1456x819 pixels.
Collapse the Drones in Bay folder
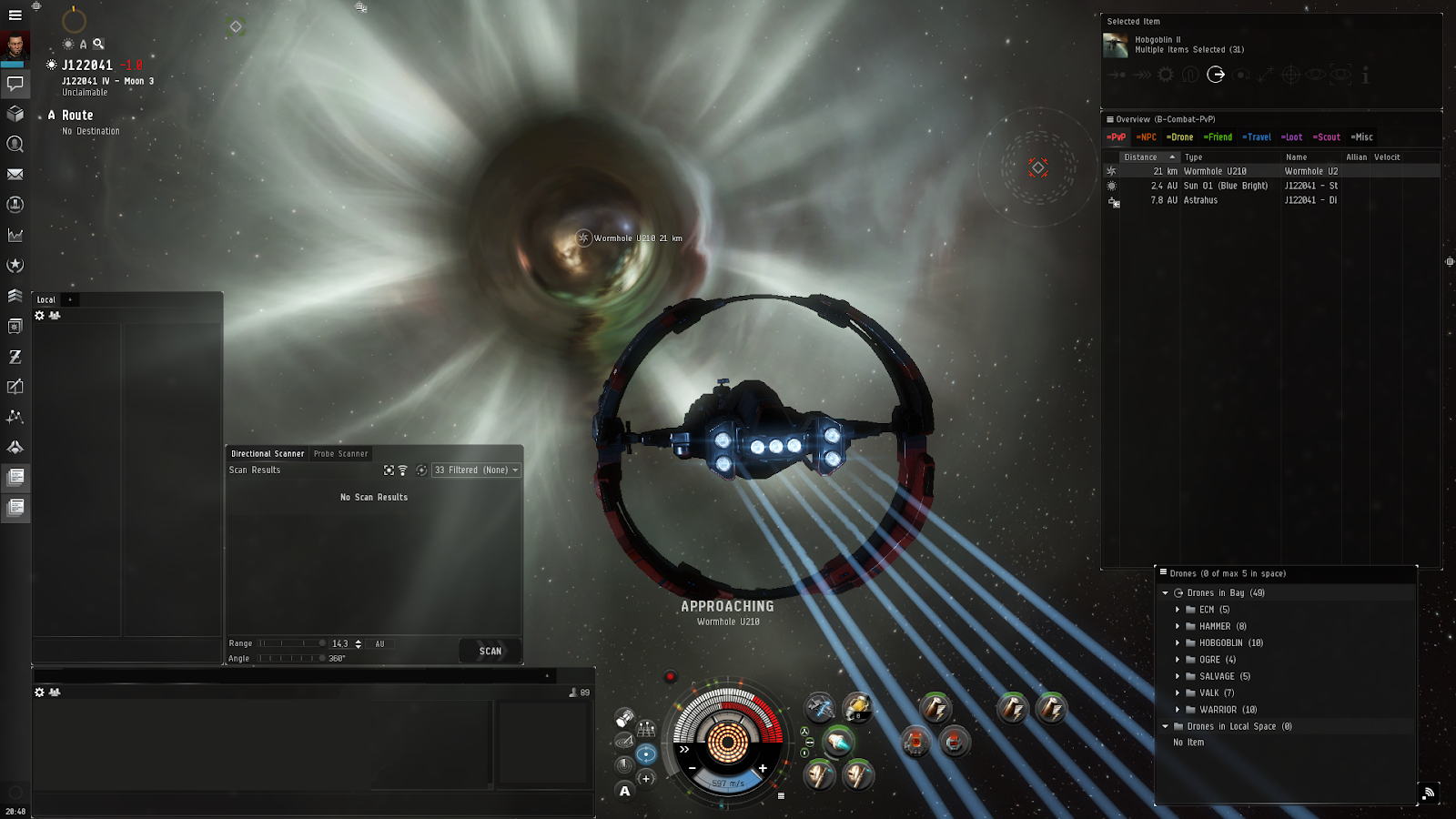[1167, 592]
